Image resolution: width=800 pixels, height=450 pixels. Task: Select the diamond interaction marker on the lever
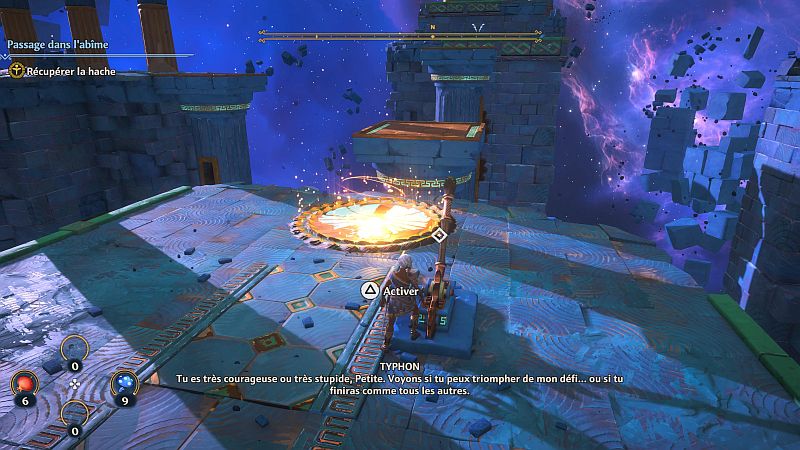point(439,235)
